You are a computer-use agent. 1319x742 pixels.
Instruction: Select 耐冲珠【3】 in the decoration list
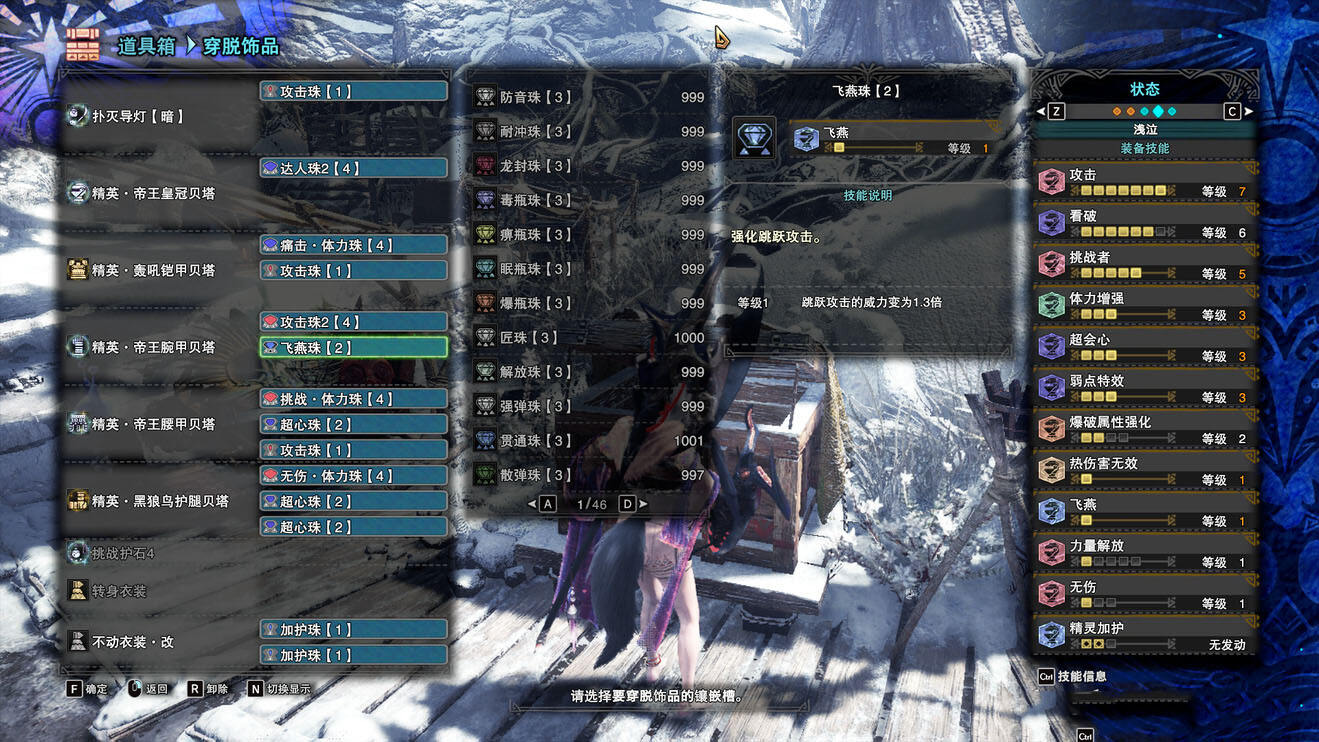coord(589,132)
